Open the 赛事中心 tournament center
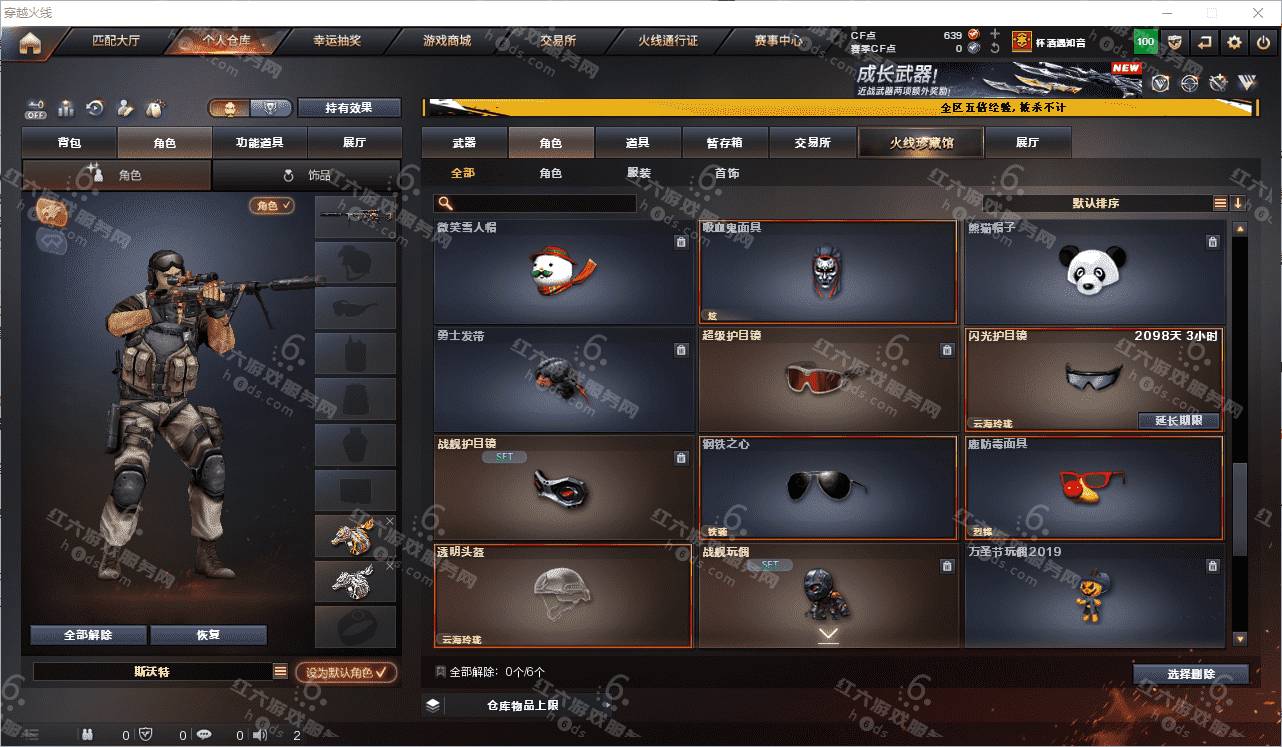 [x=778, y=42]
